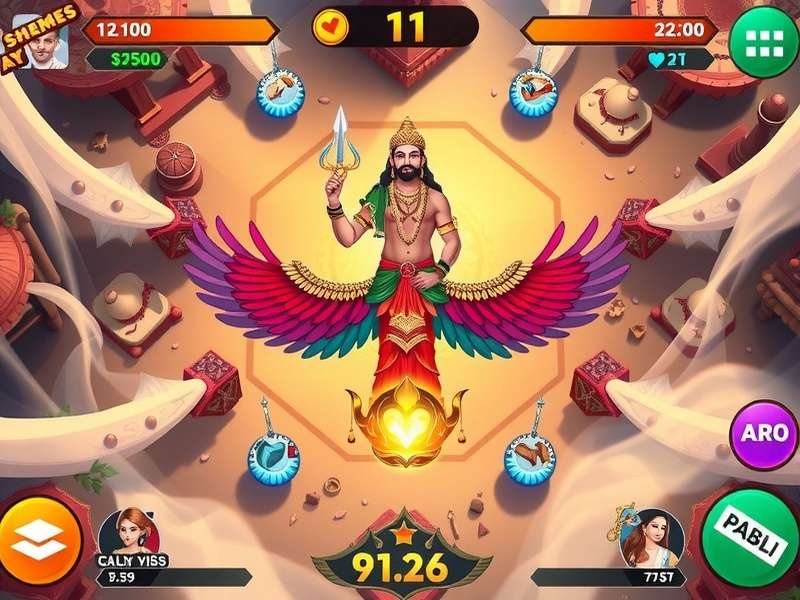Select the player avatar in top-left corner
Image resolution: width=800 pixels, height=600 pixels.
[45, 41]
